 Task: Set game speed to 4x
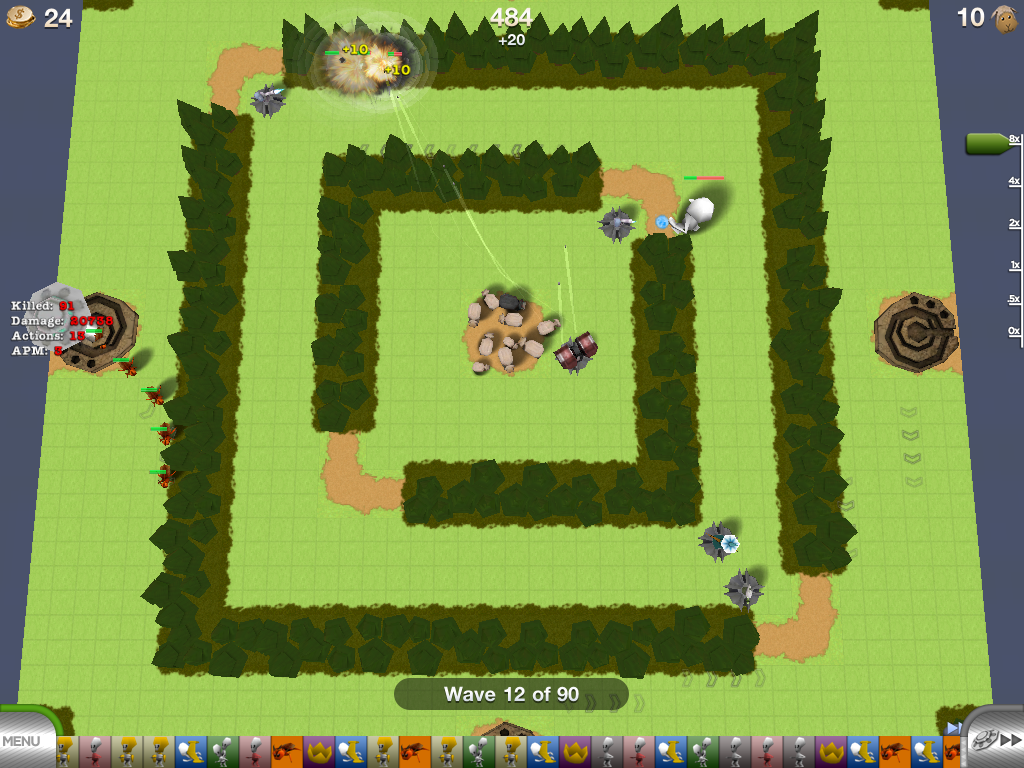tap(1014, 181)
